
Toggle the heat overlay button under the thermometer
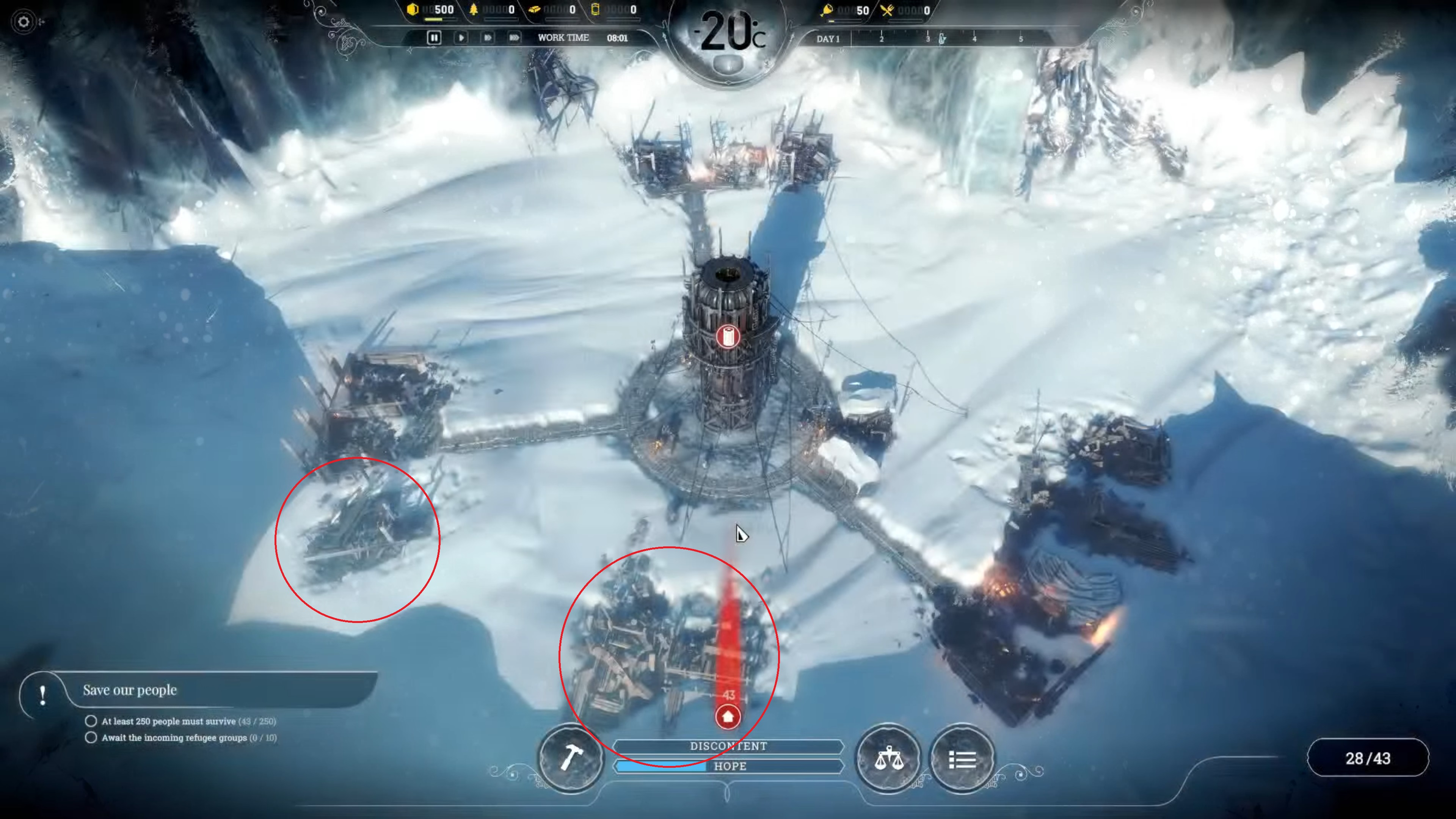coord(728,64)
